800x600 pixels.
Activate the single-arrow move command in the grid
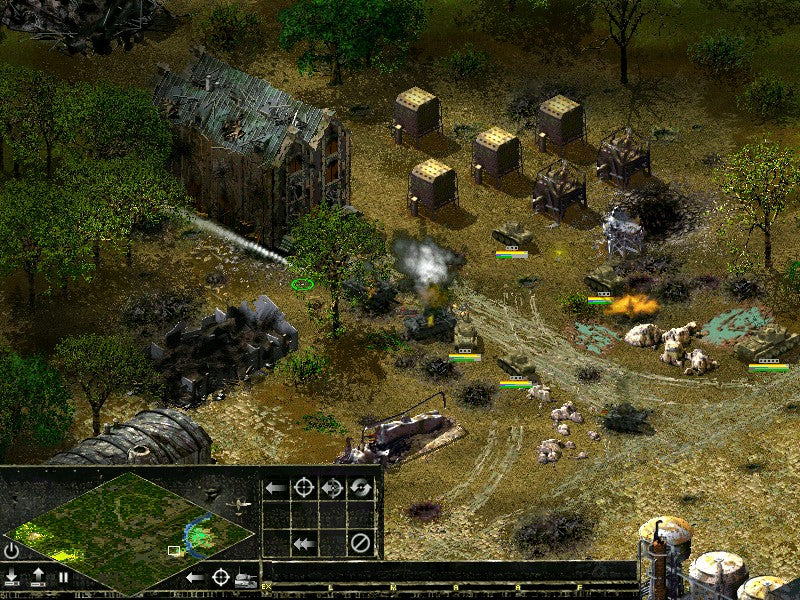click(275, 488)
